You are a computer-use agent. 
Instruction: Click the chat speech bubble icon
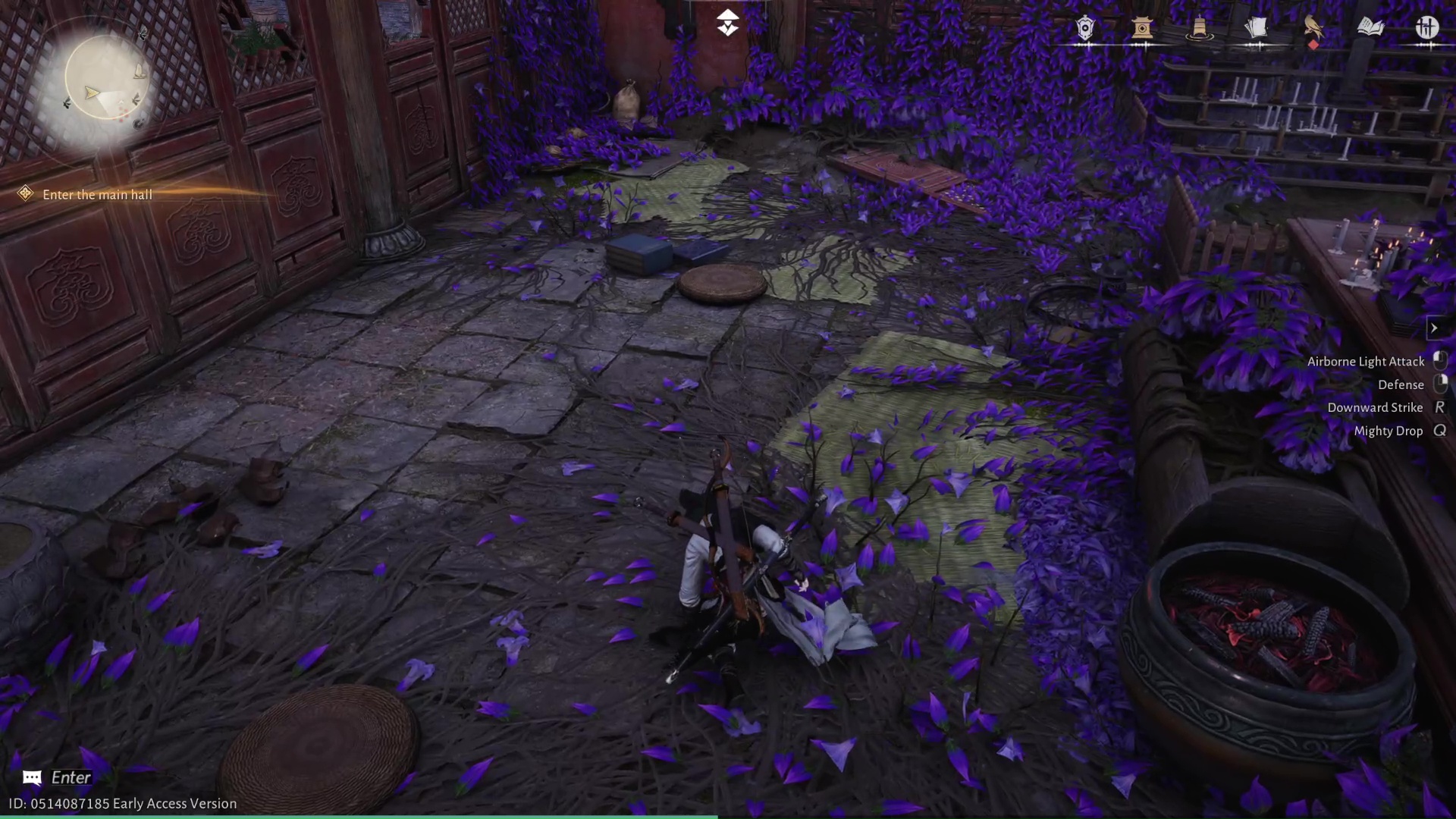coord(31,777)
